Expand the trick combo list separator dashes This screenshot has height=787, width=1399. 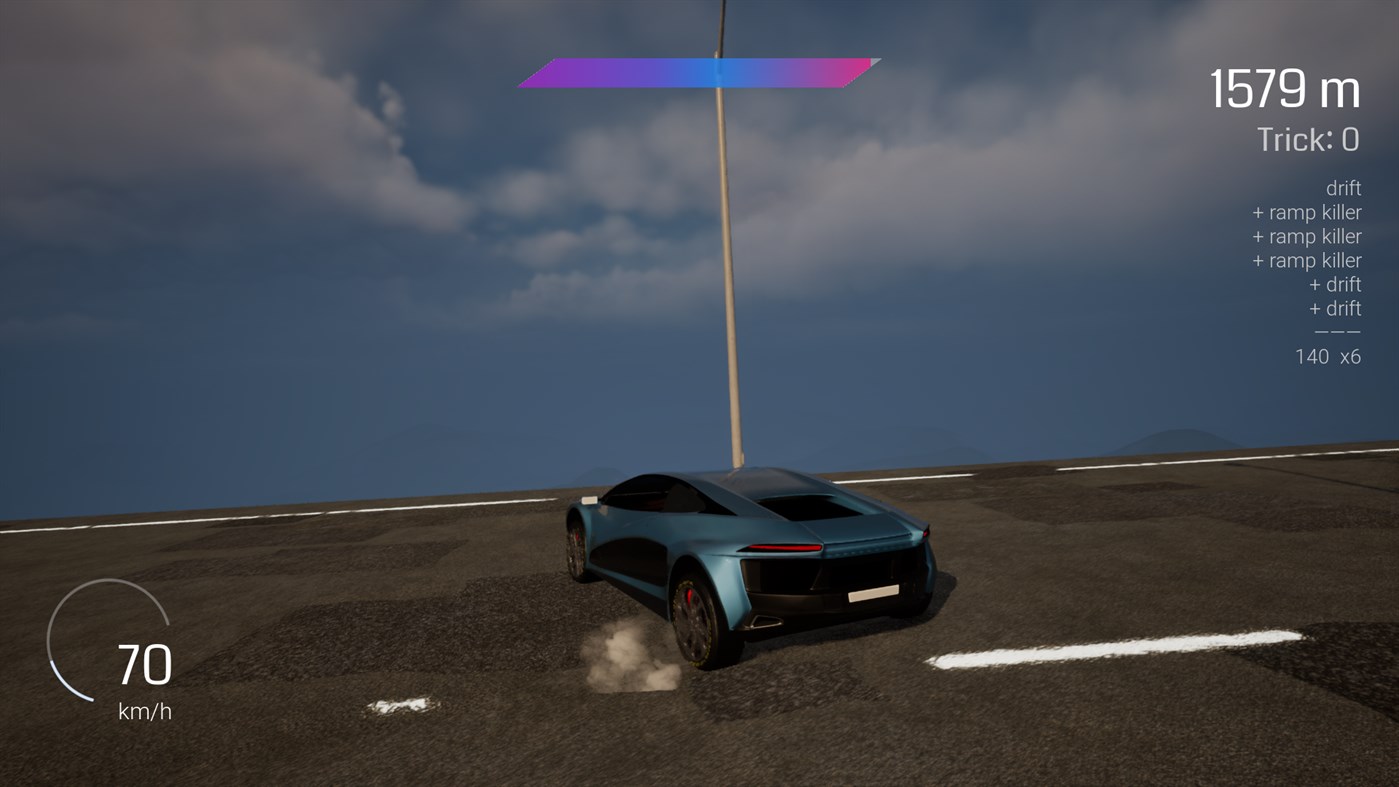[x=1337, y=331]
